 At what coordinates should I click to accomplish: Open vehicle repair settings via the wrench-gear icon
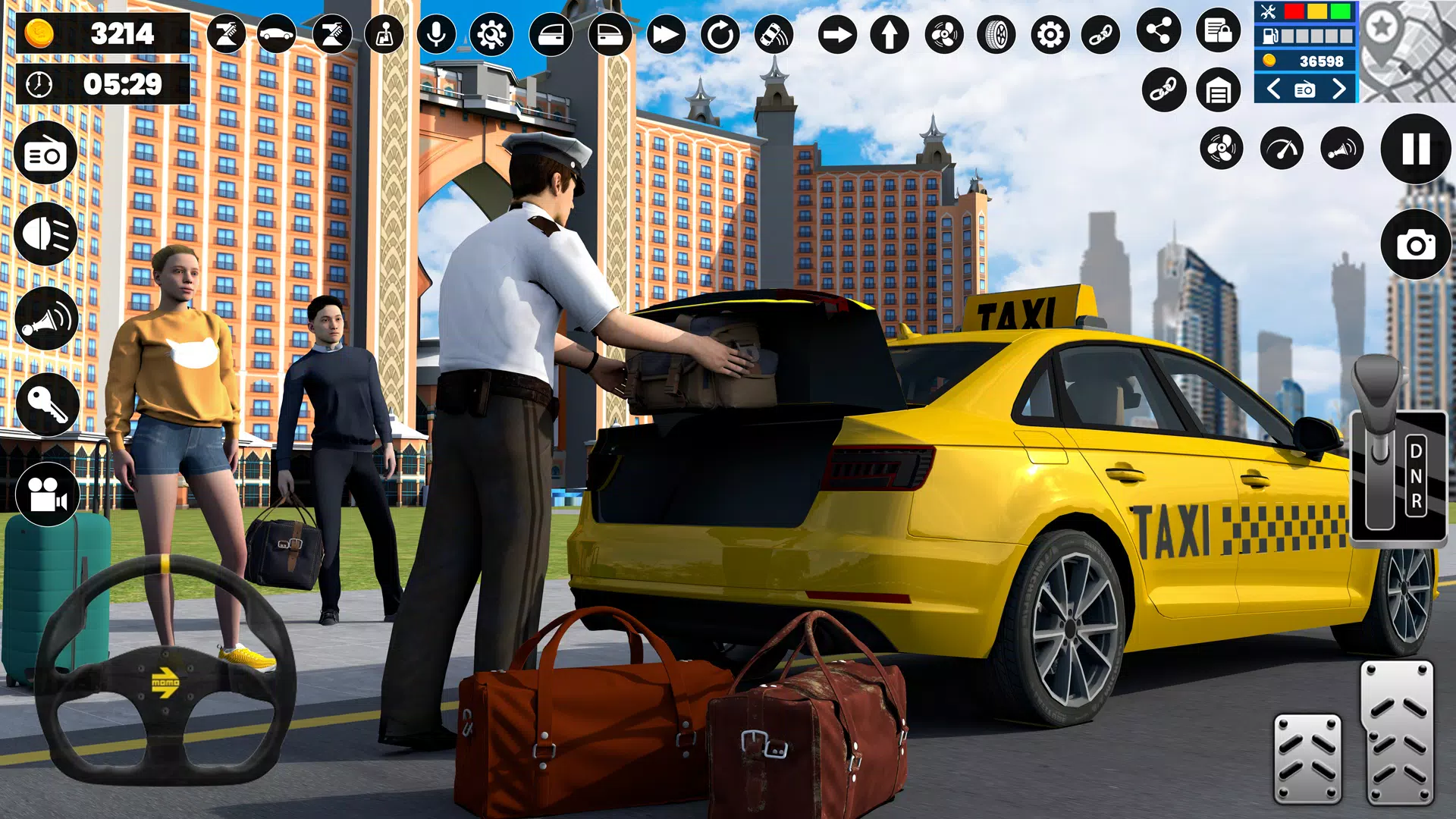pos(491,34)
